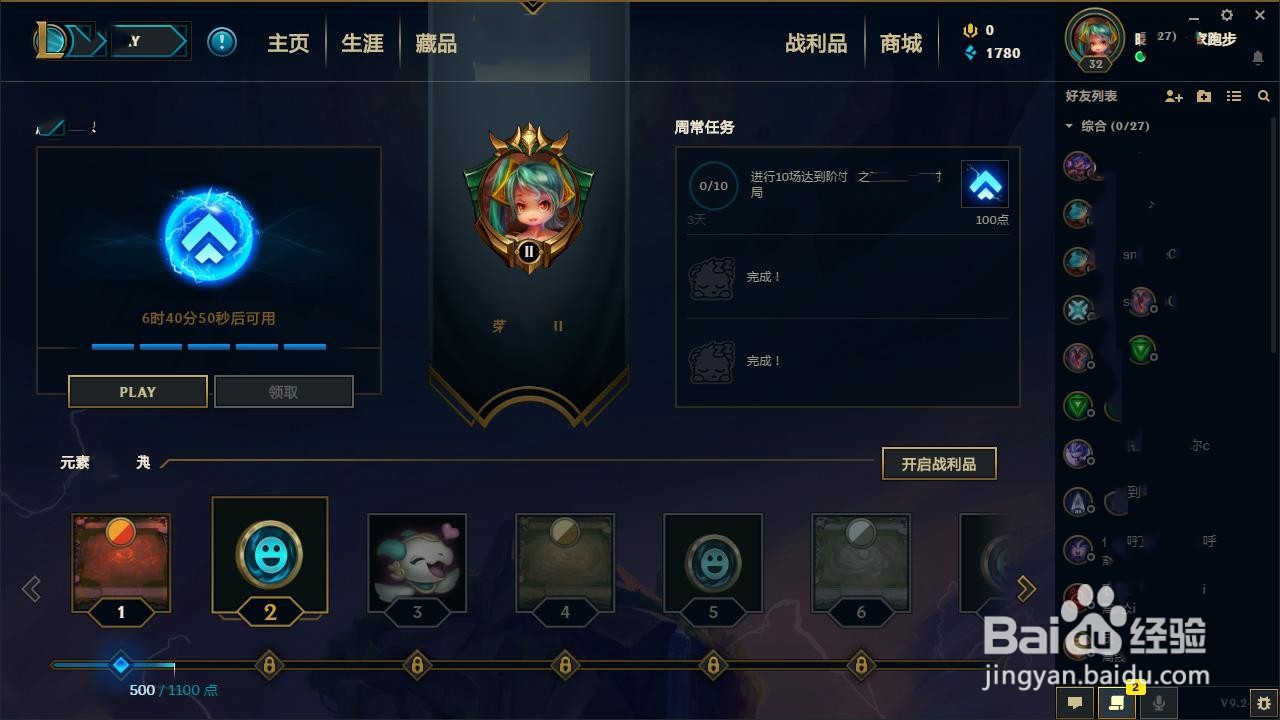
Task: Switch to the 藏品 tab
Action: coord(434,42)
